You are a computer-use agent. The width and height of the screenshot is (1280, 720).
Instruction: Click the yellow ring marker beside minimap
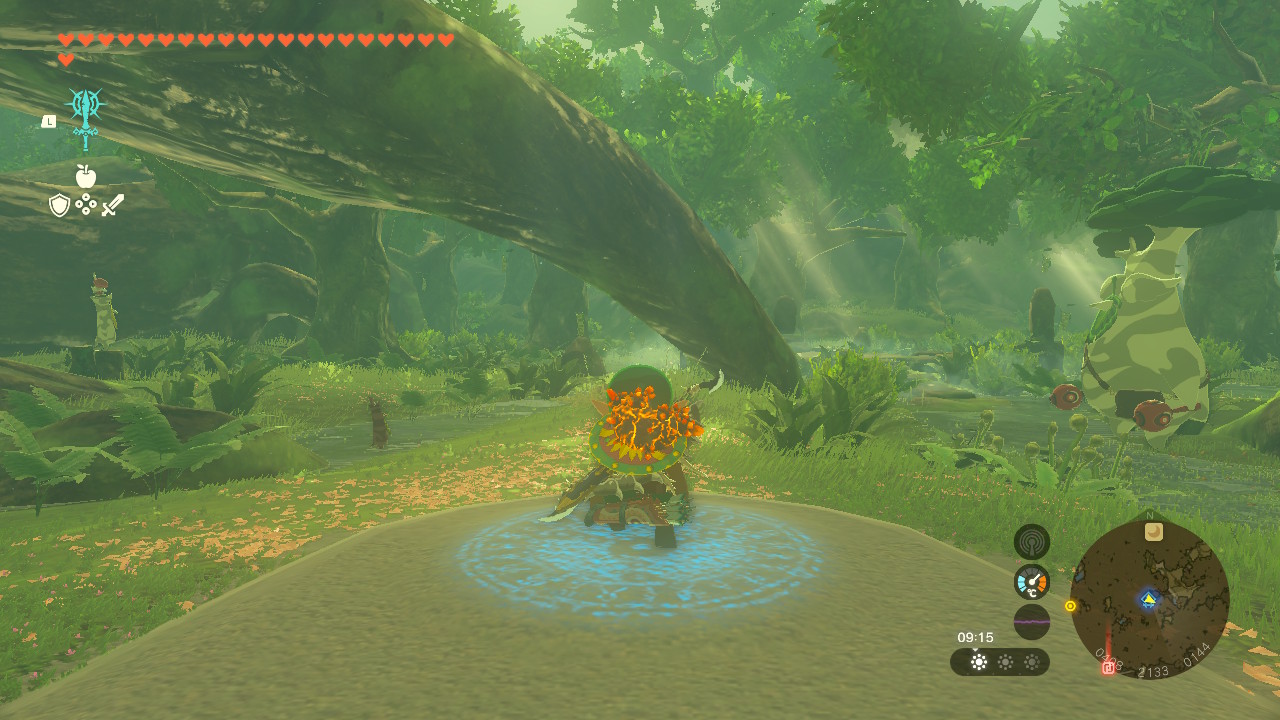click(1070, 606)
